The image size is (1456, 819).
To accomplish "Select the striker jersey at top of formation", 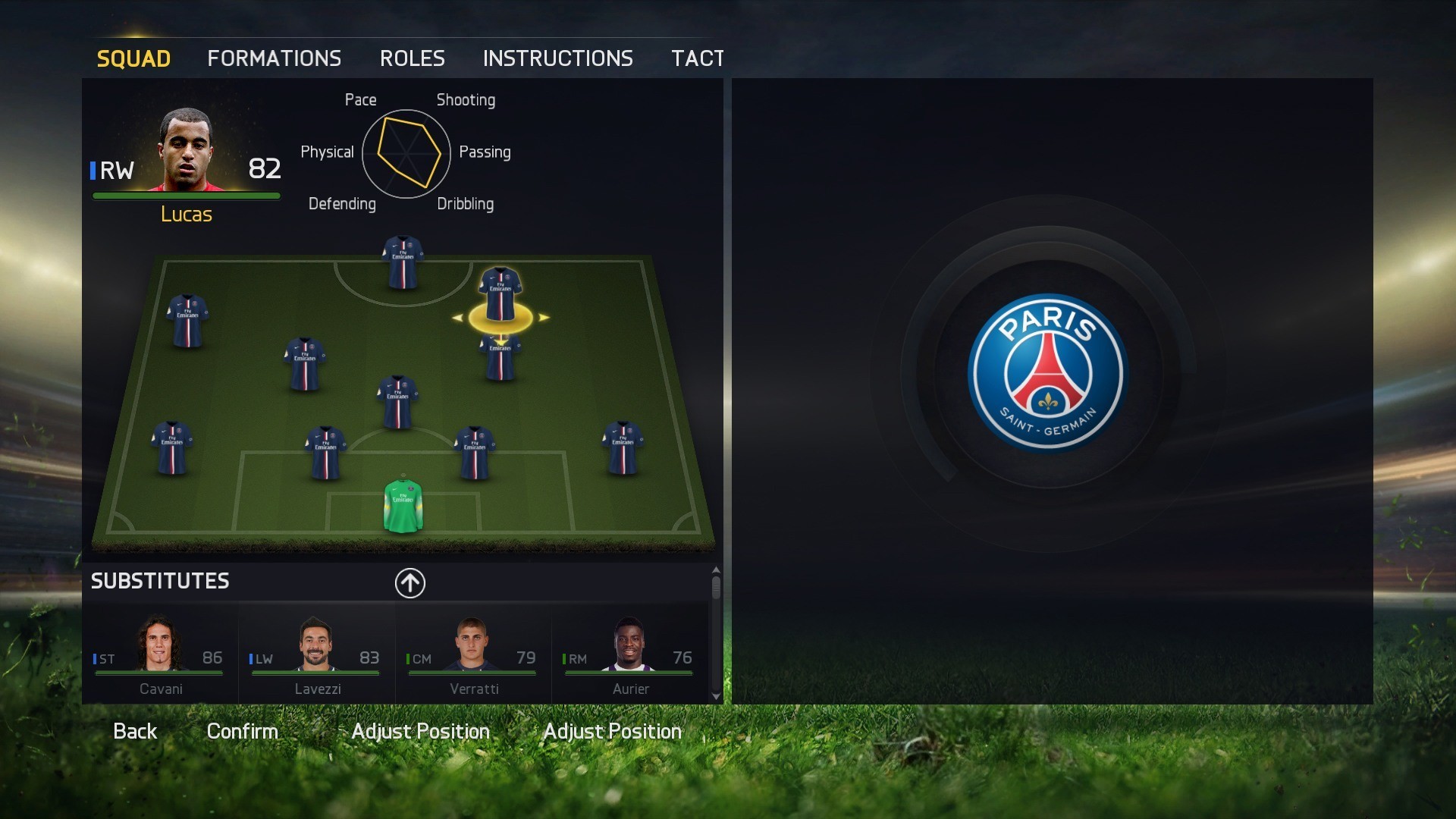I will 402,262.
